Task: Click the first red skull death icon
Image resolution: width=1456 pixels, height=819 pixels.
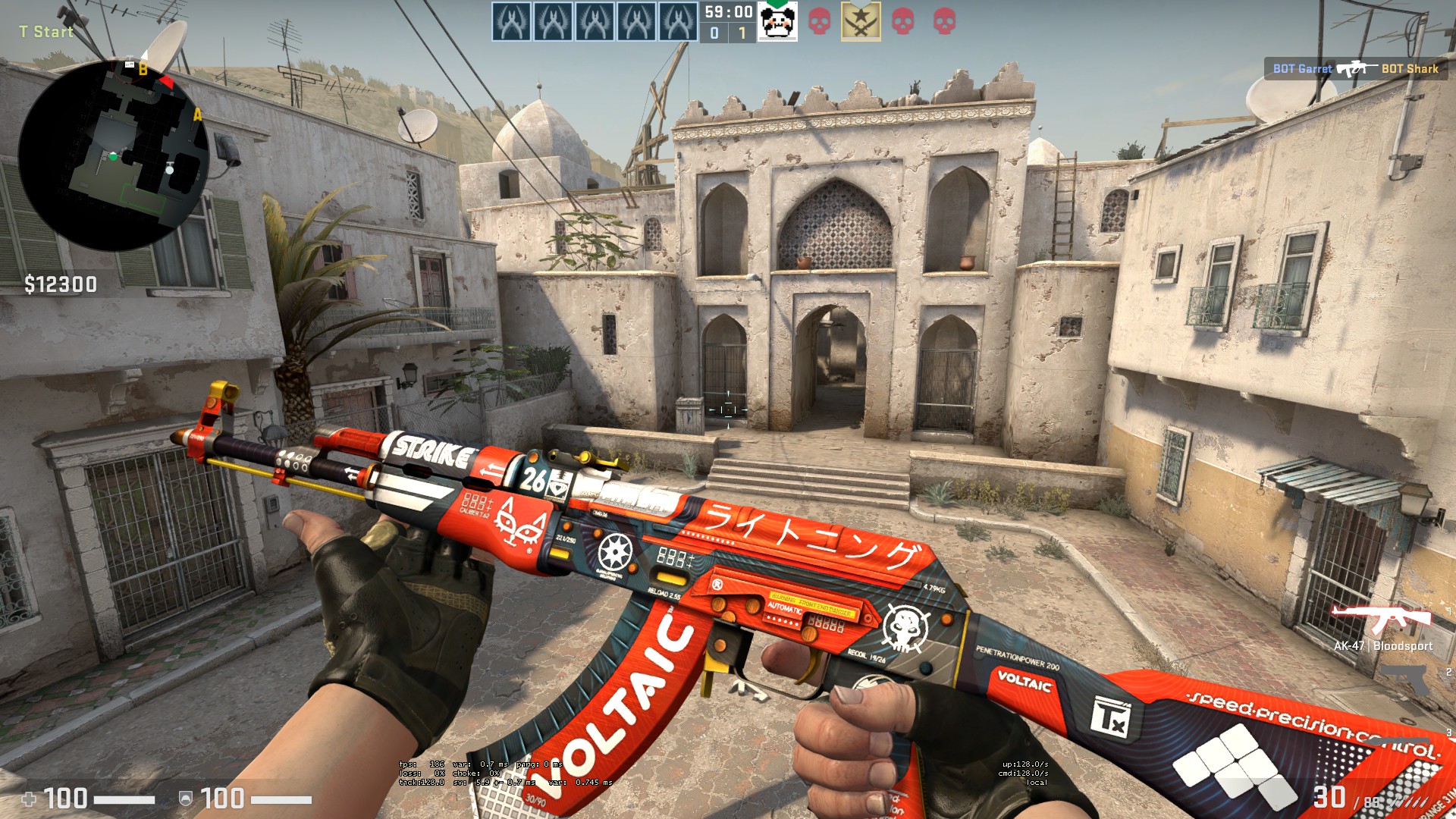Action: (x=818, y=23)
